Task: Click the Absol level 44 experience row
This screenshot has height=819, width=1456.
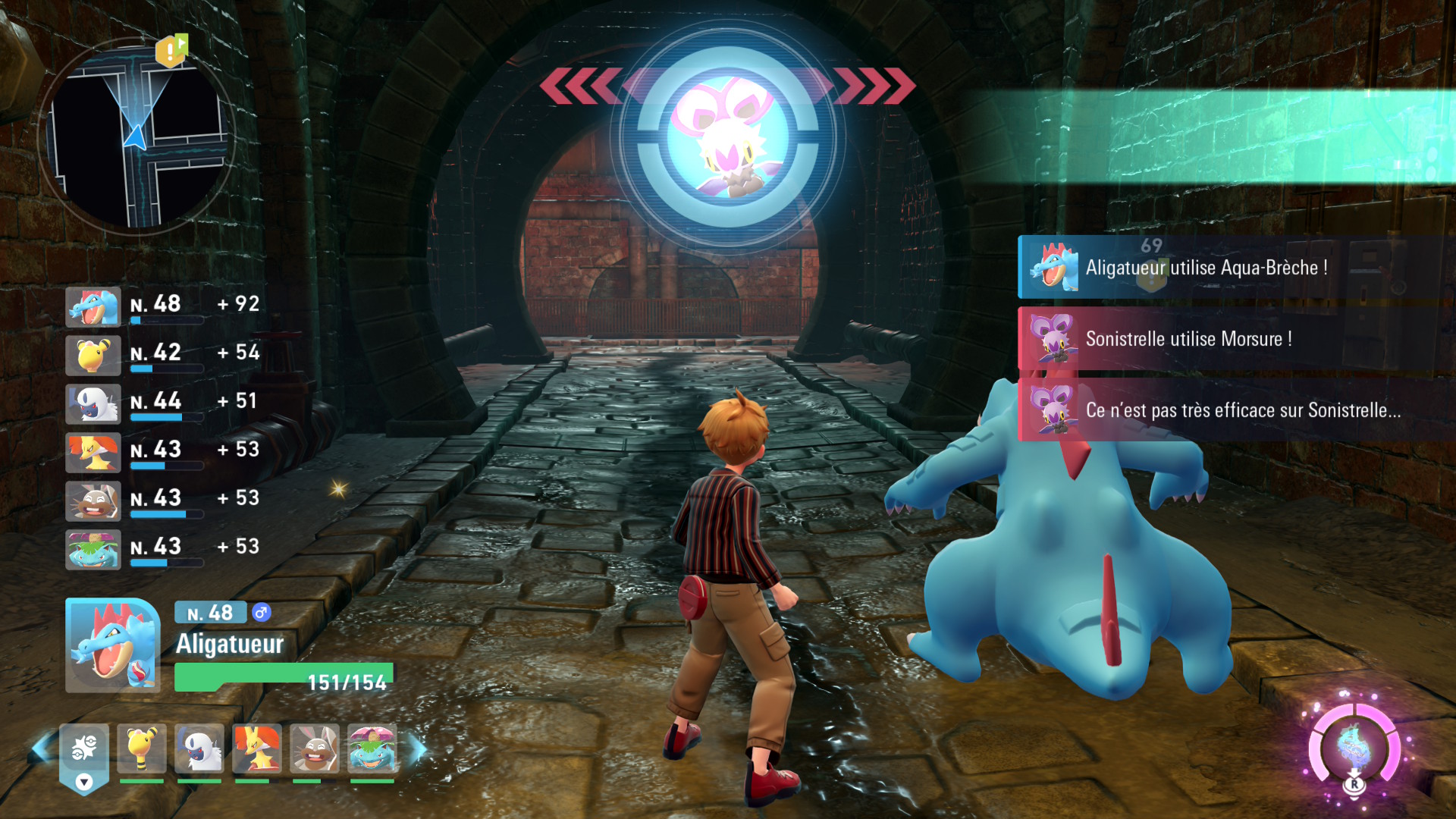Action: 163,403
